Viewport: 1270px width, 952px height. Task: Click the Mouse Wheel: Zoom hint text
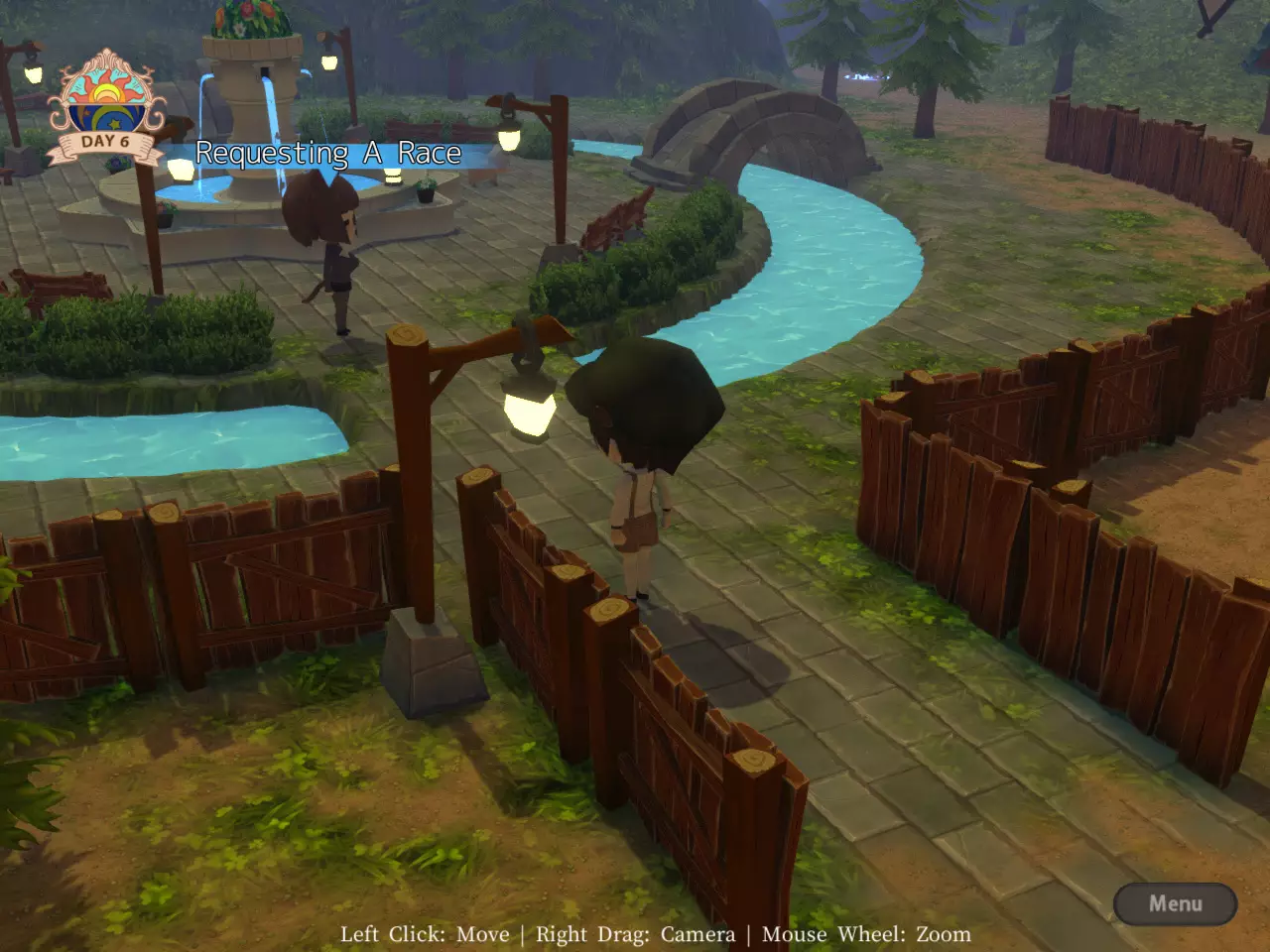[866, 934]
